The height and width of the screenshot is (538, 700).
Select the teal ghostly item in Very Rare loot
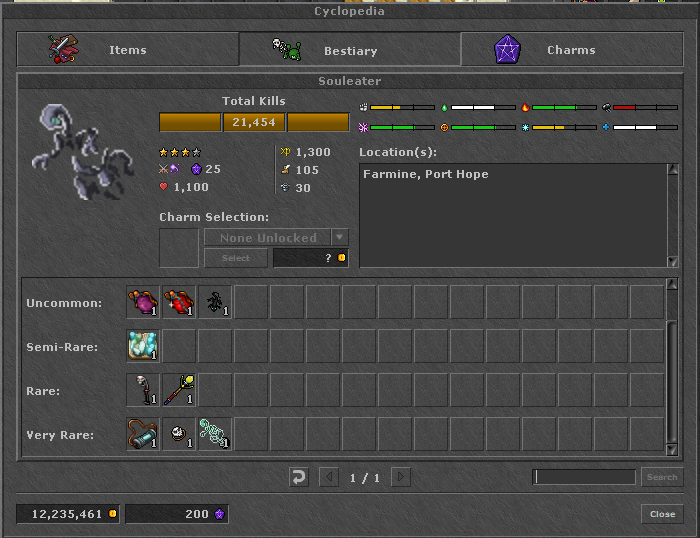(x=216, y=434)
